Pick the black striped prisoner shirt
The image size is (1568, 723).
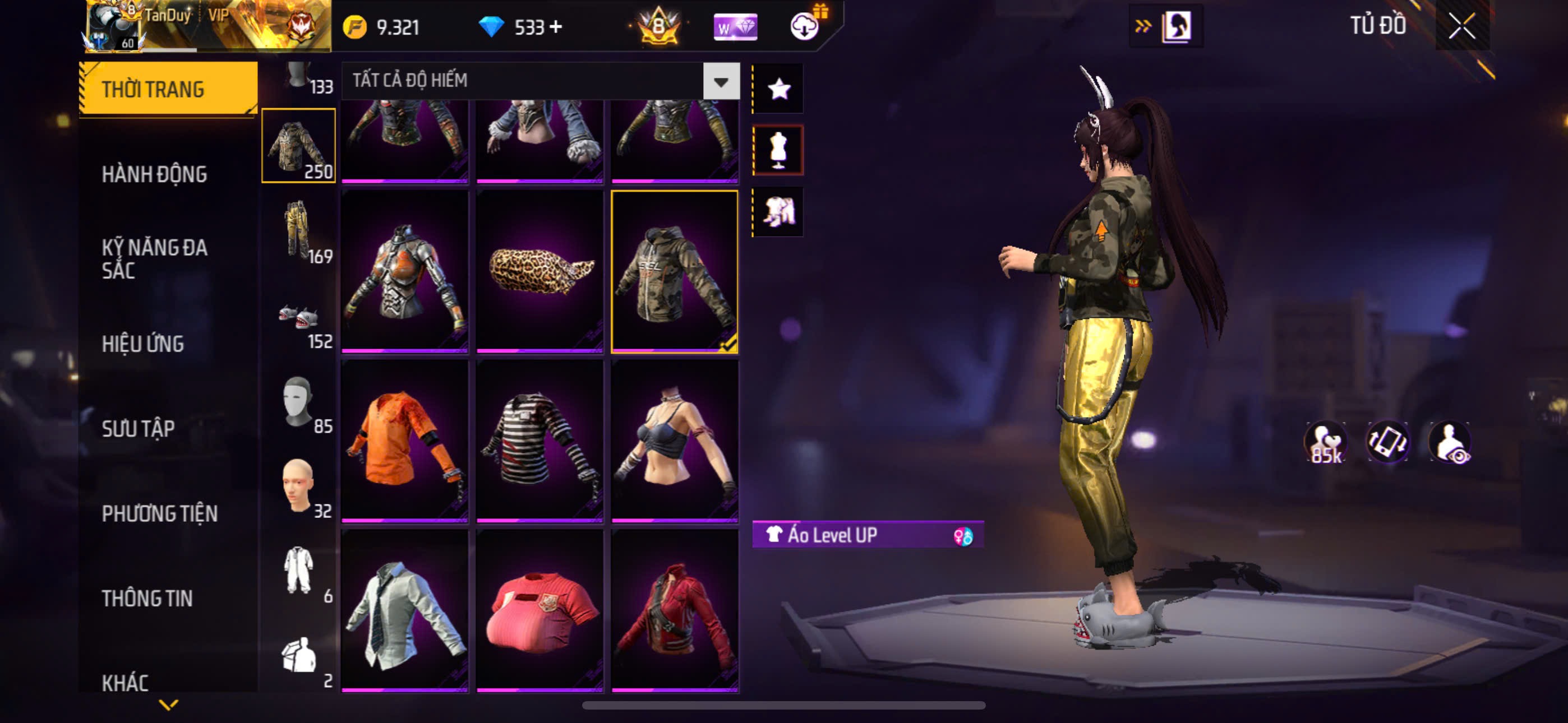(x=539, y=441)
